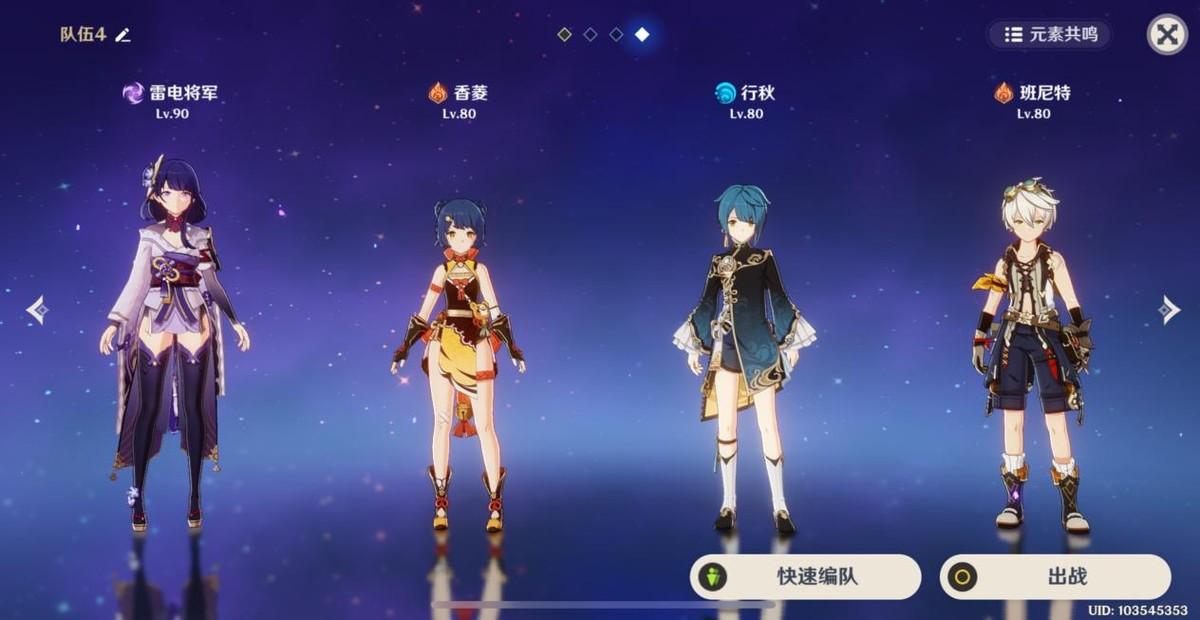
Task: Select the 香菱 character slot
Action: pos(459,360)
